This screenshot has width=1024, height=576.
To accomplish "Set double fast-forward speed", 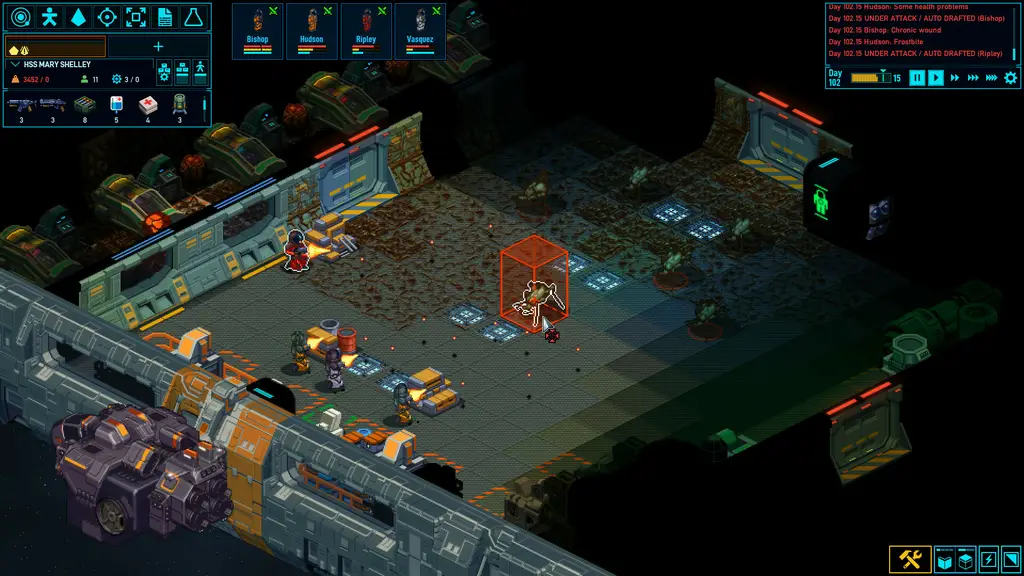I will point(955,78).
